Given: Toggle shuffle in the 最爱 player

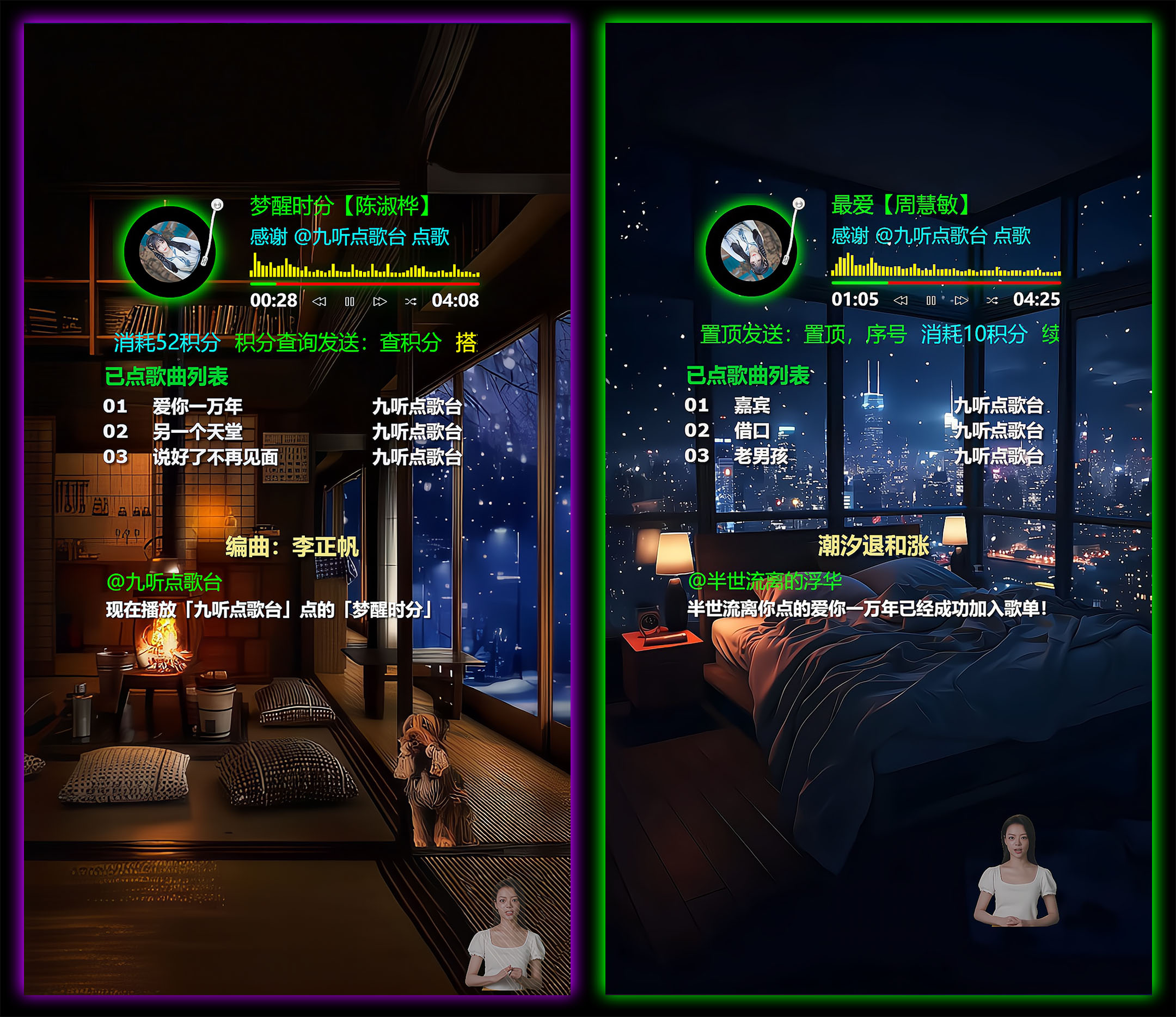Looking at the screenshot, I should [991, 300].
